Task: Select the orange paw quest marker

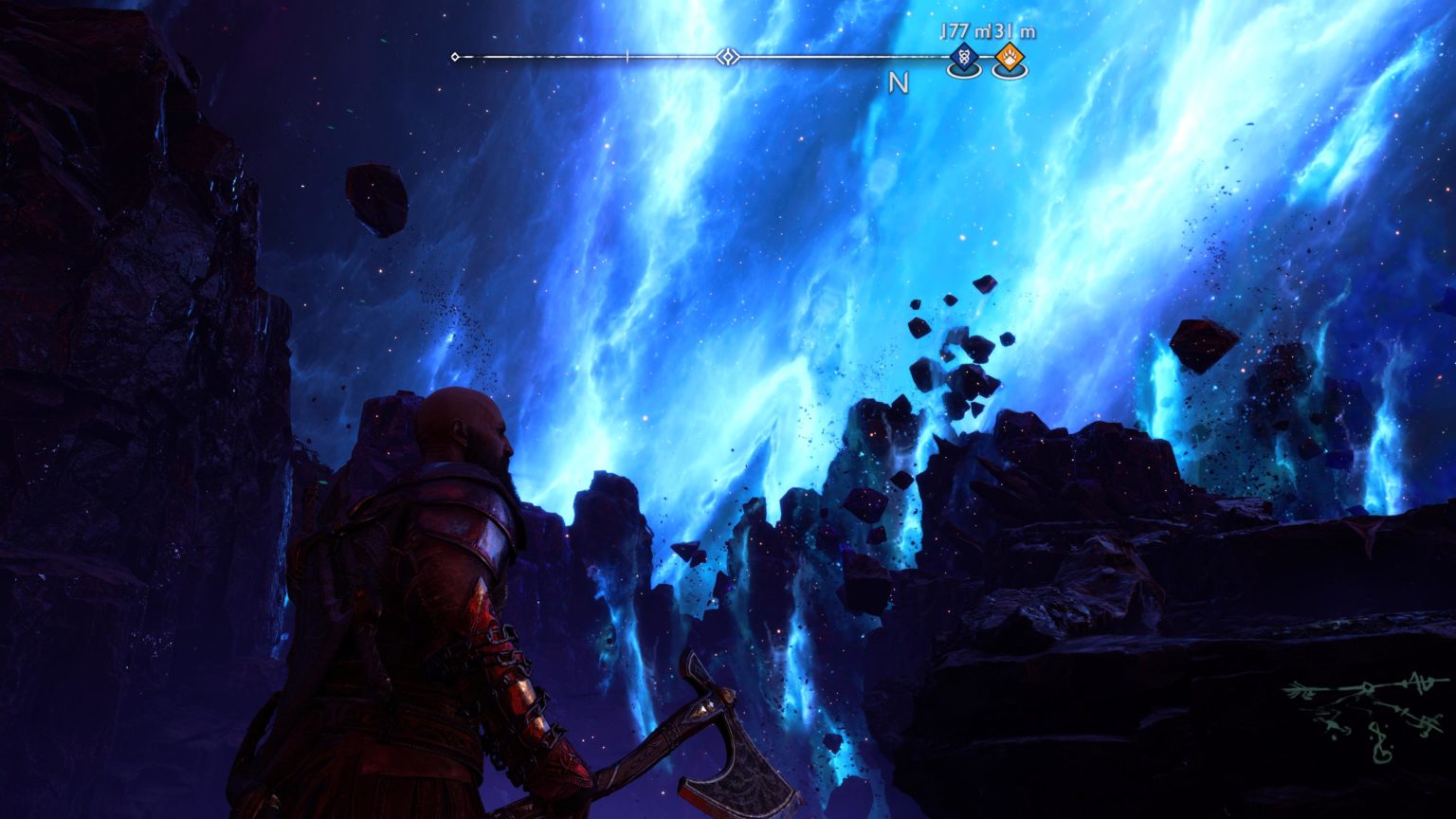Action: [1009, 59]
